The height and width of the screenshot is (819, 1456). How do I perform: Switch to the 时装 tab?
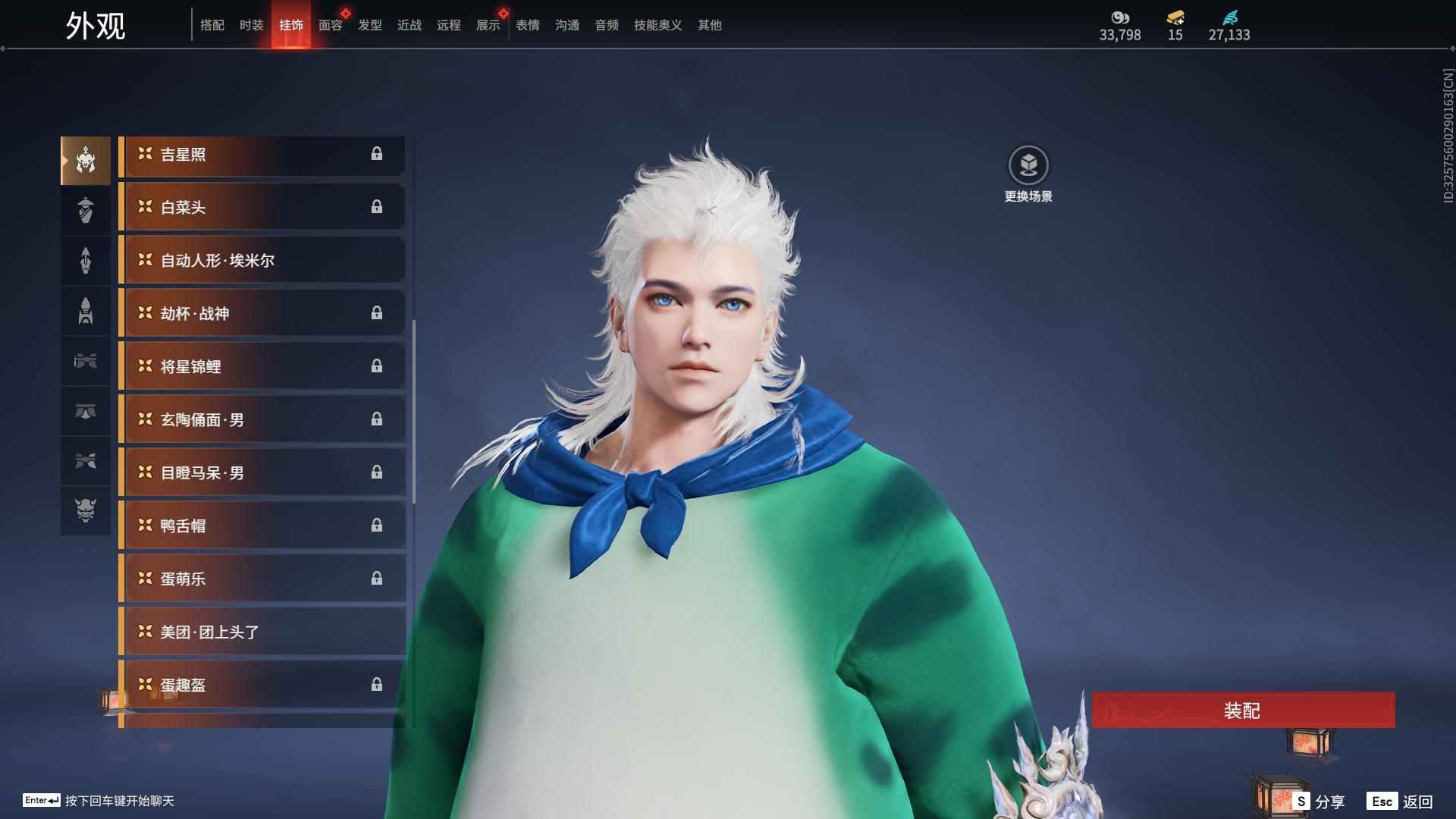pos(251,25)
